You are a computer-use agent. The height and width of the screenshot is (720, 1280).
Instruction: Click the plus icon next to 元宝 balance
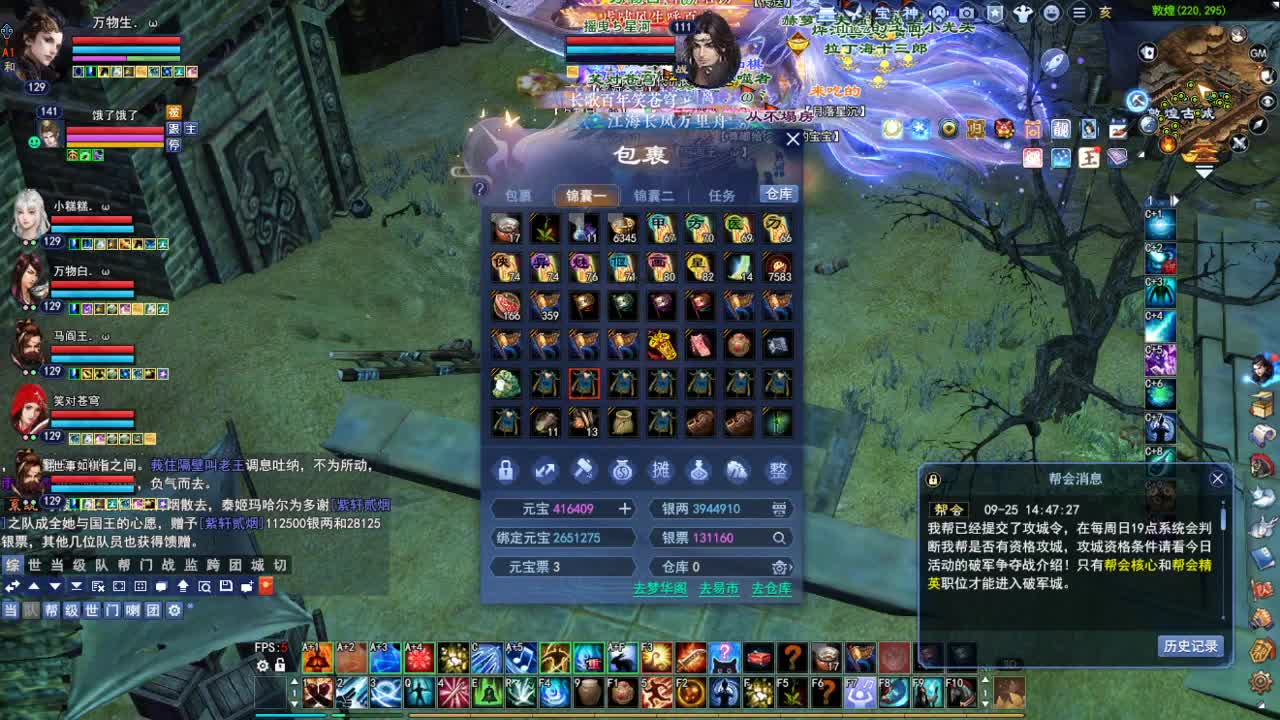tap(625, 508)
